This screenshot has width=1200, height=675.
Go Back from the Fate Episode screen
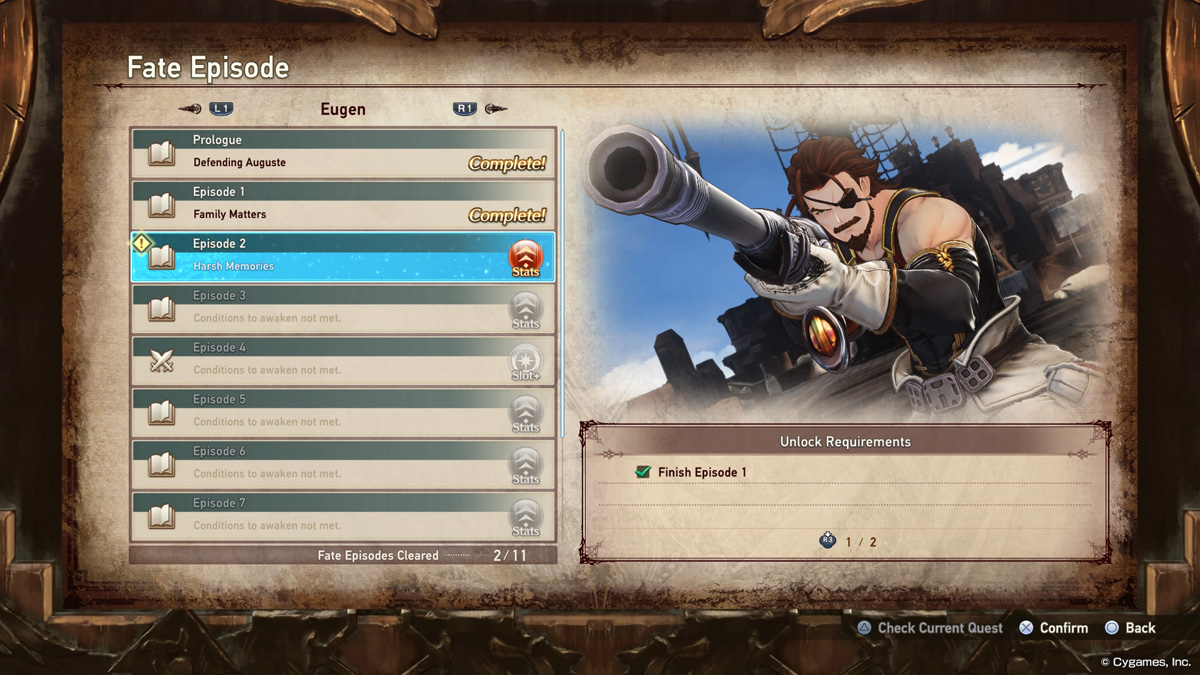pos(1130,628)
